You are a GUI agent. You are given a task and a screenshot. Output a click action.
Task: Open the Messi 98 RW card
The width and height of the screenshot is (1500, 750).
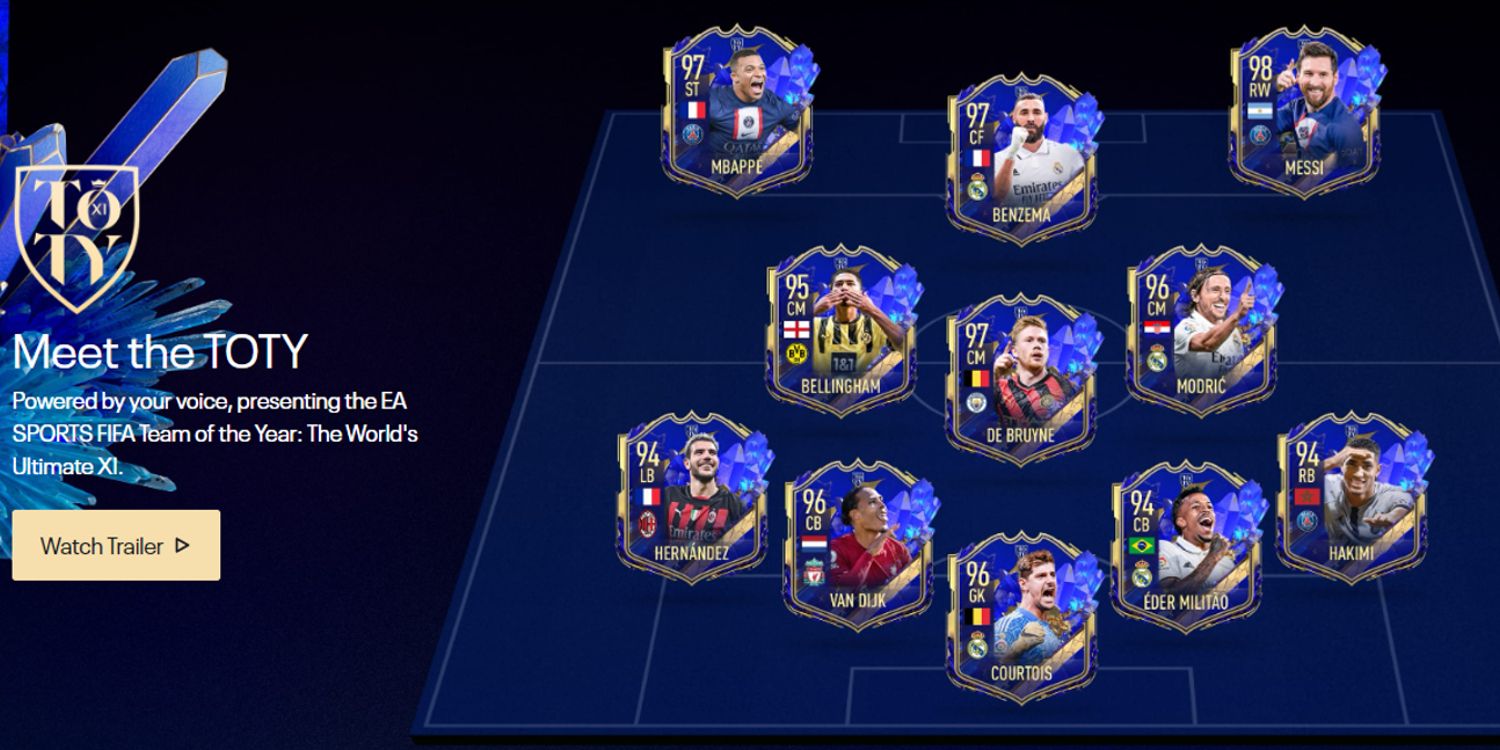point(1304,112)
